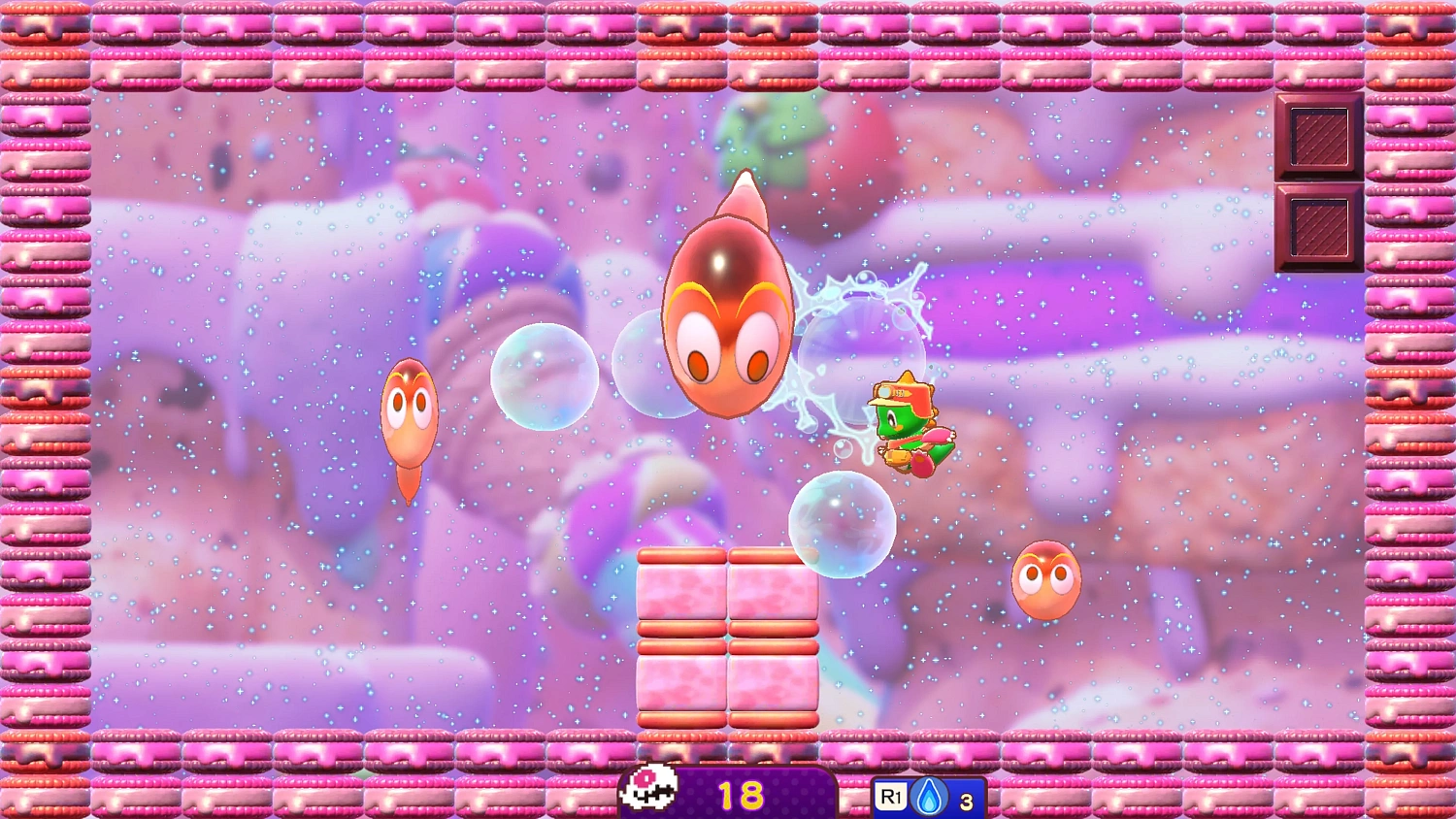
Task: Select Bub, the green dragon character
Action: [908, 422]
